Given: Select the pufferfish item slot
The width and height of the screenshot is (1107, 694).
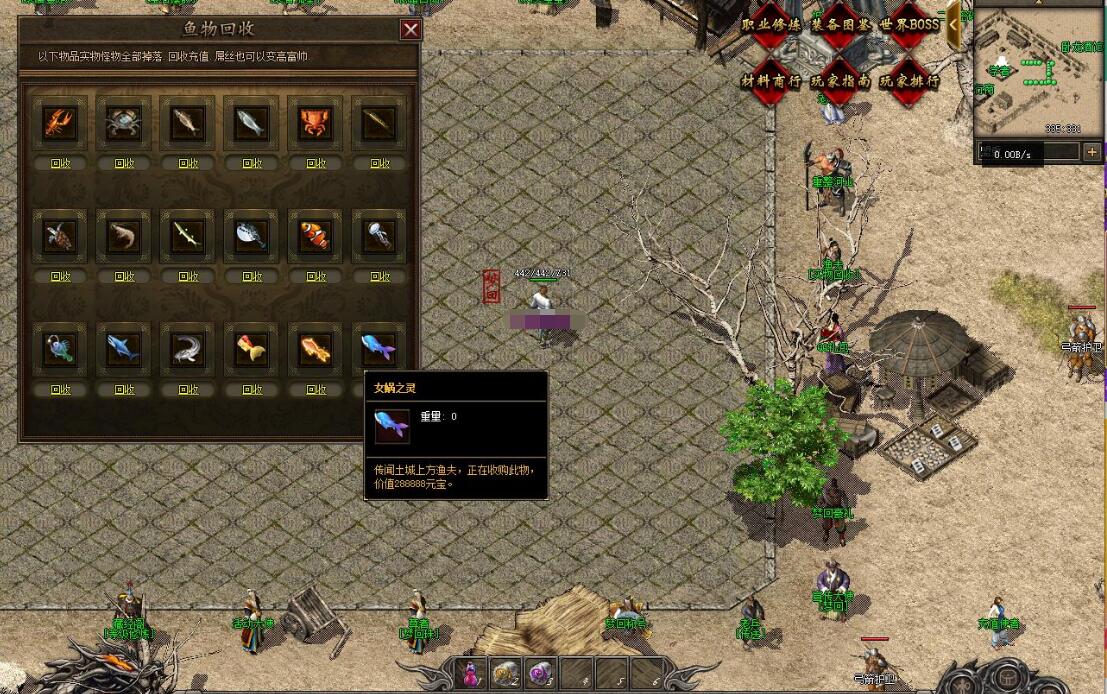Looking at the screenshot, I should click(x=252, y=236).
